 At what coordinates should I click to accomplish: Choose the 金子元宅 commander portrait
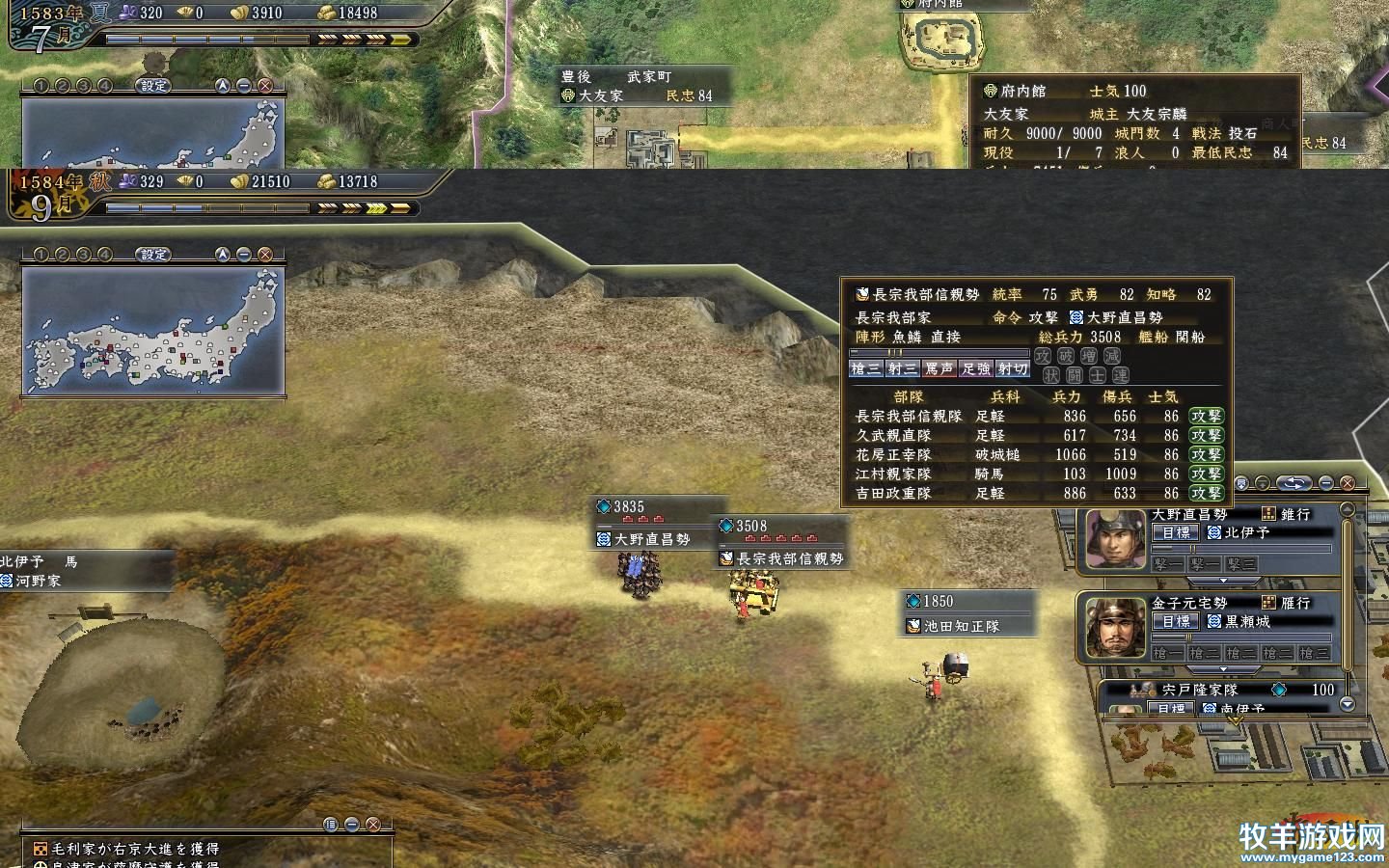1115,627
